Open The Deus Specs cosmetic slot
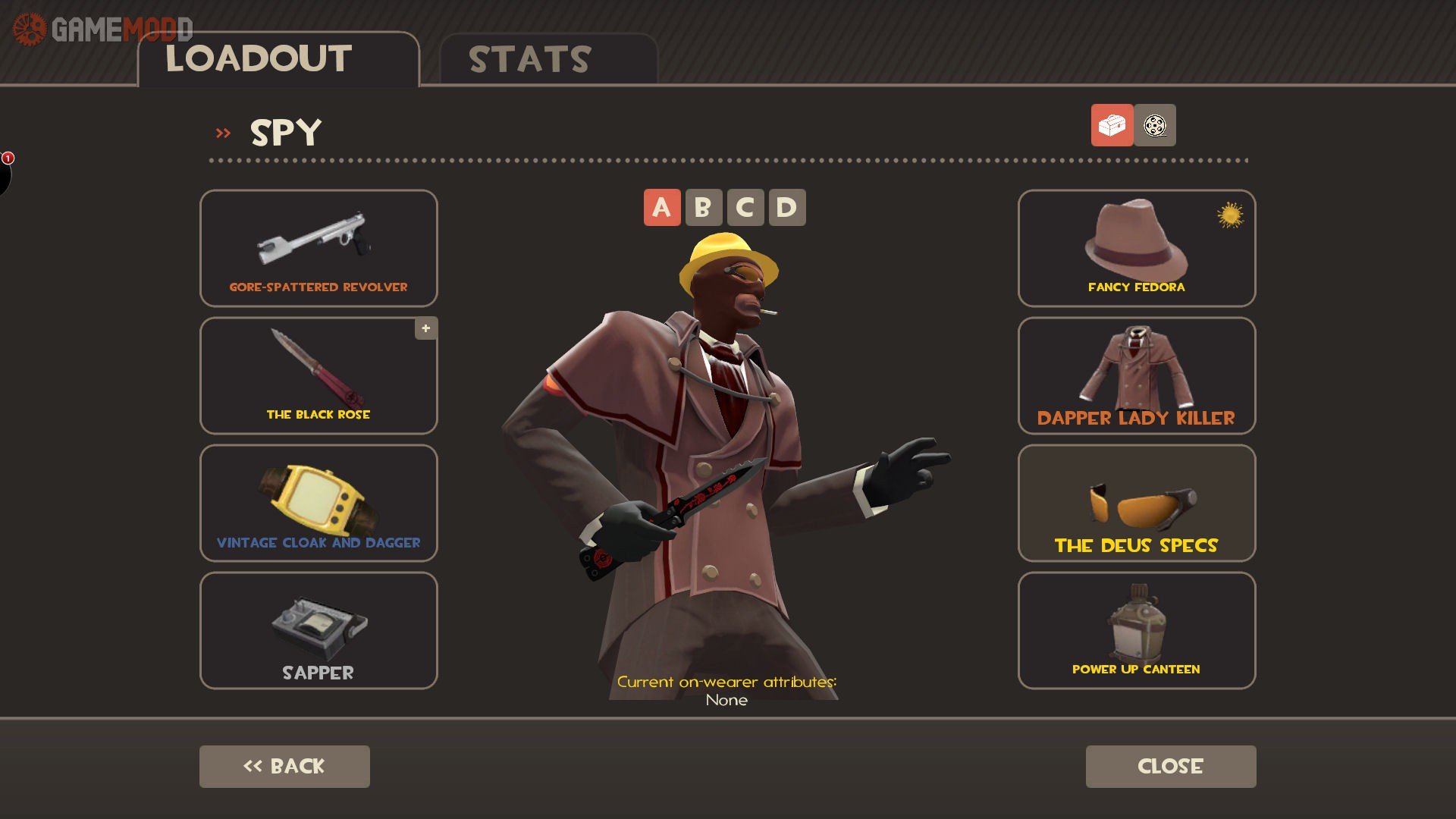Screen dimensions: 1456x819 1136,503
